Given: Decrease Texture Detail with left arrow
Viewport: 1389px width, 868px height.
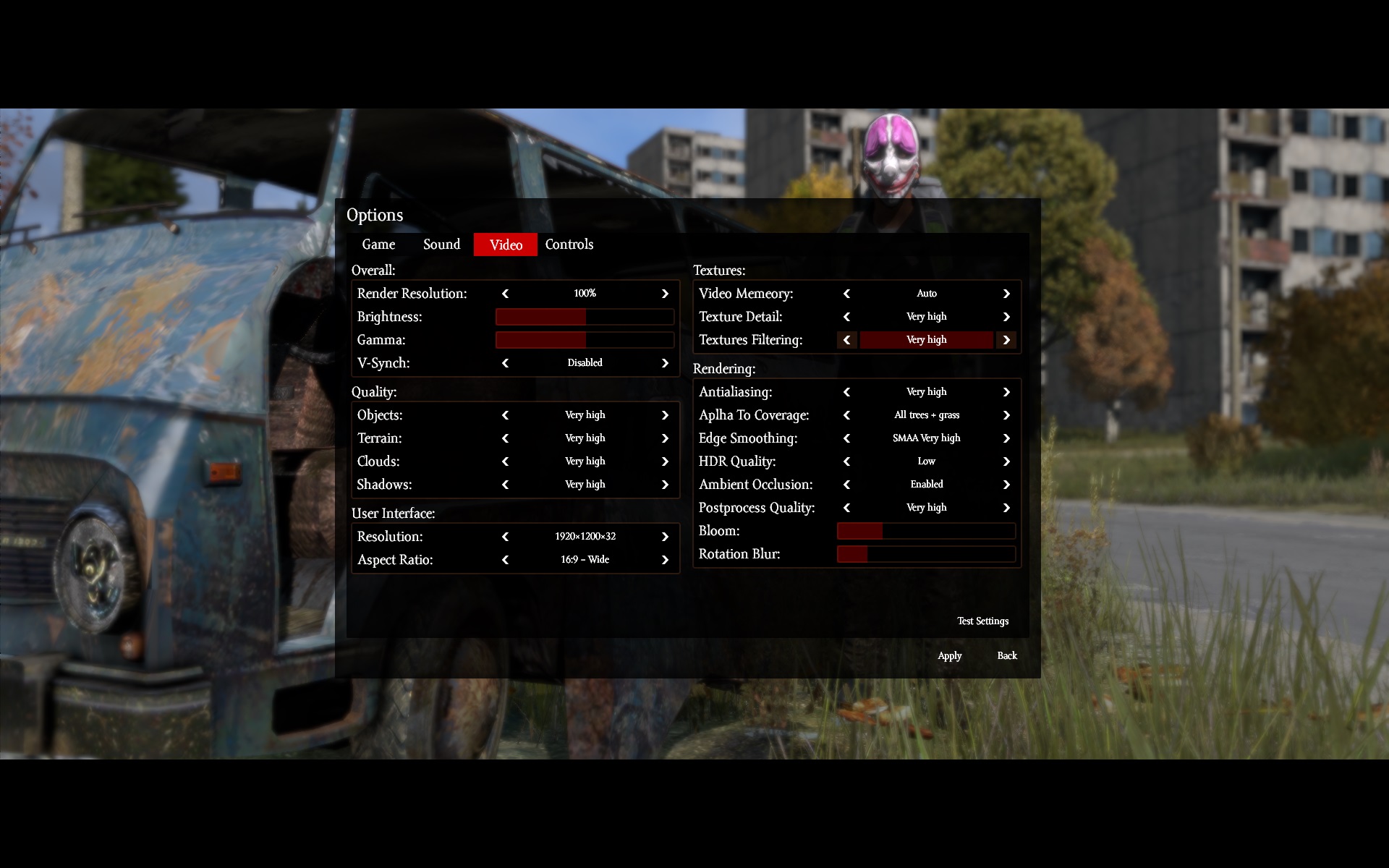Looking at the screenshot, I should tap(847, 317).
